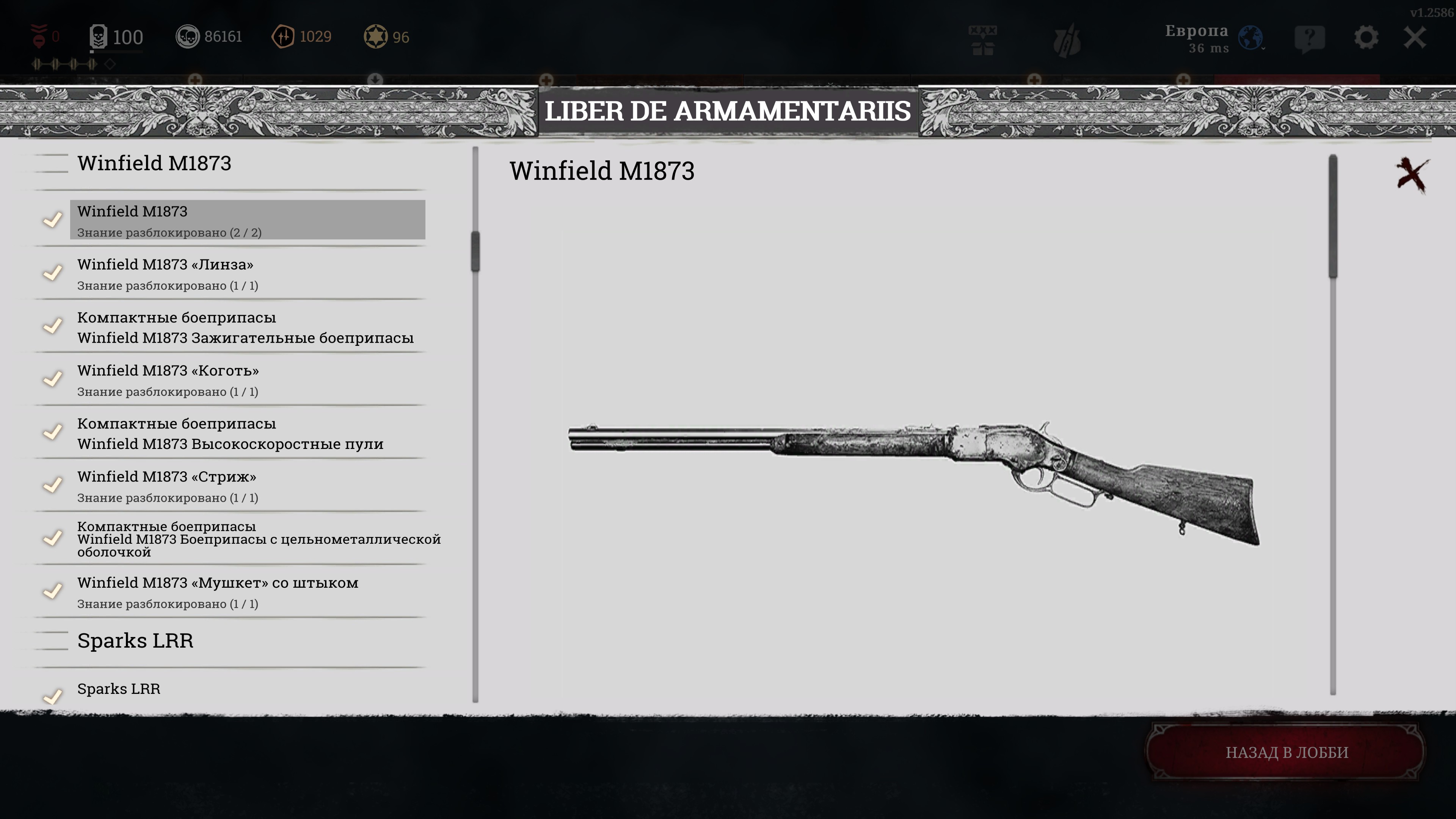
Task: Open the gift boxes icon in top bar
Action: pyautogui.click(x=982, y=39)
